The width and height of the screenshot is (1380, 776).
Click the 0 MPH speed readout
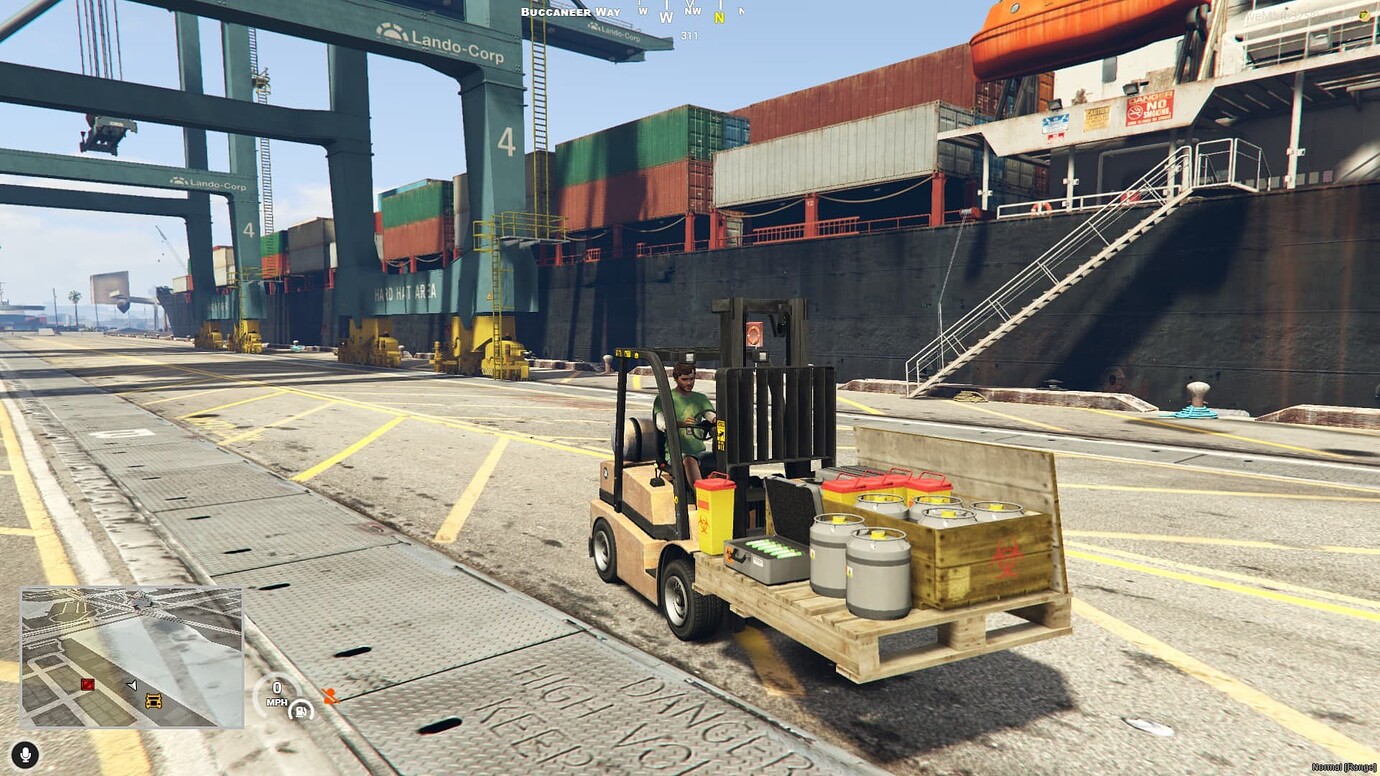[277, 692]
